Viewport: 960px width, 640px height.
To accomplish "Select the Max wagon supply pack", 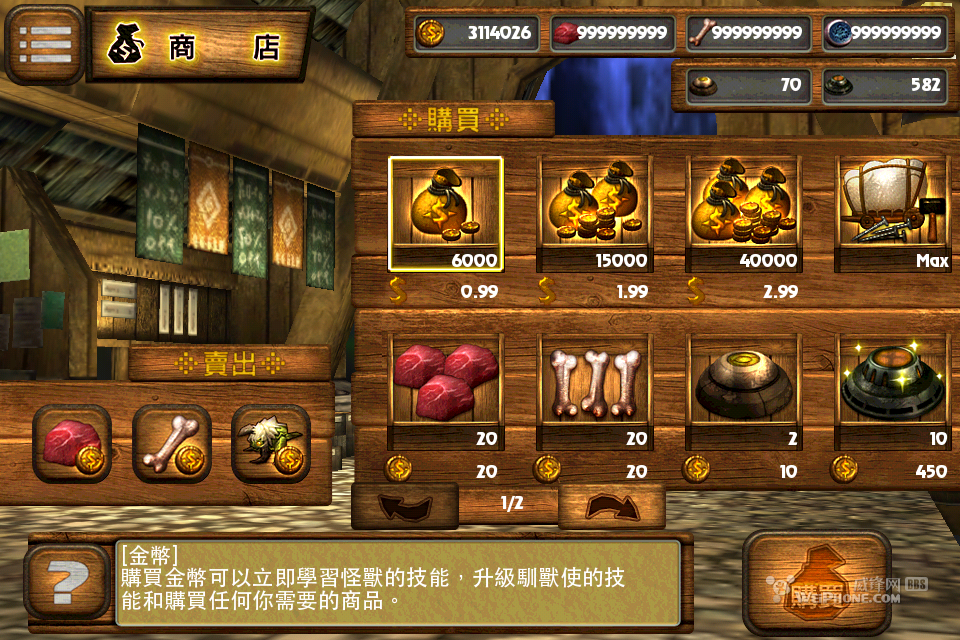I will click(891, 214).
